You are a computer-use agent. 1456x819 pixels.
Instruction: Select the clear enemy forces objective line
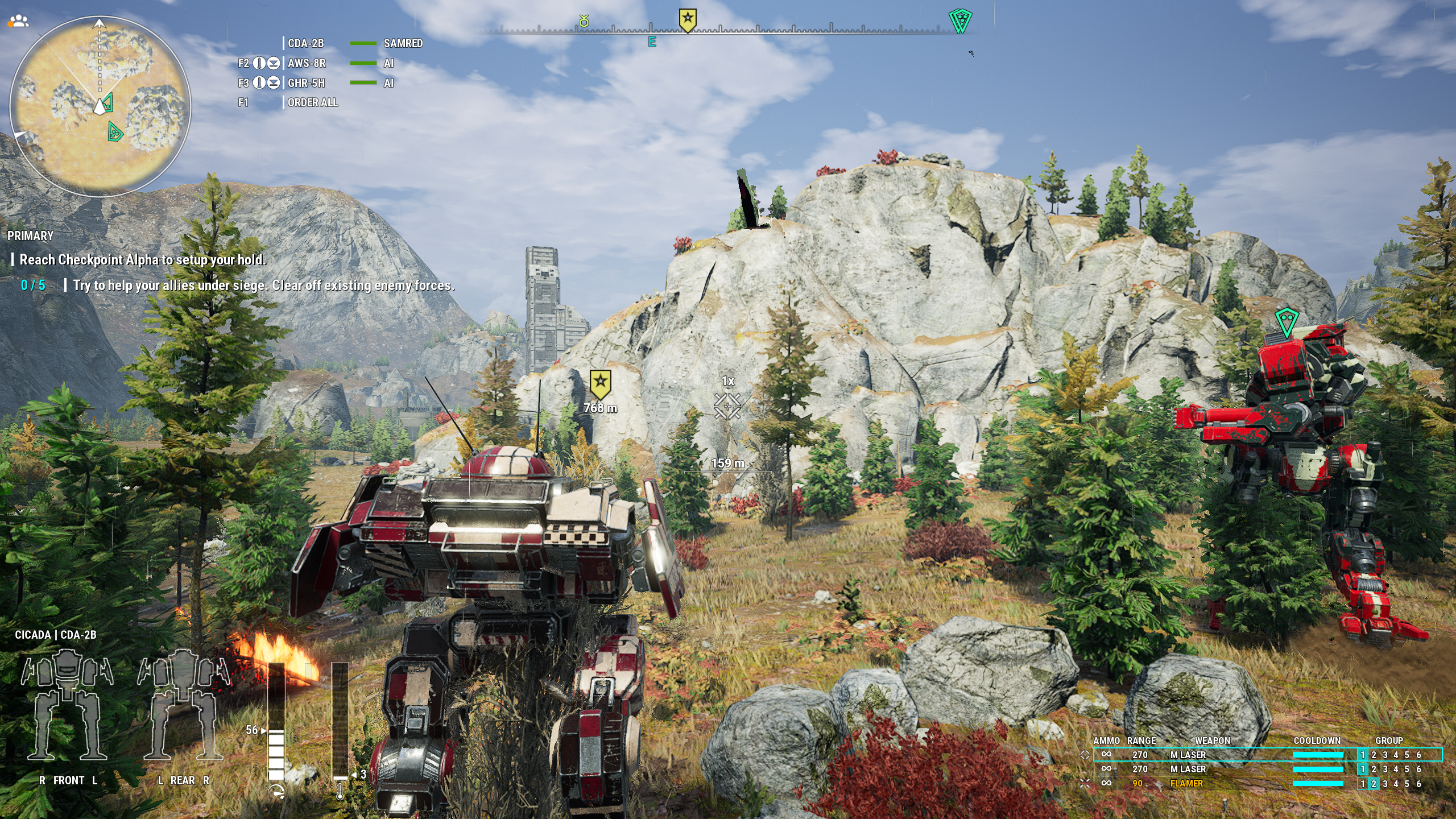pos(263,286)
